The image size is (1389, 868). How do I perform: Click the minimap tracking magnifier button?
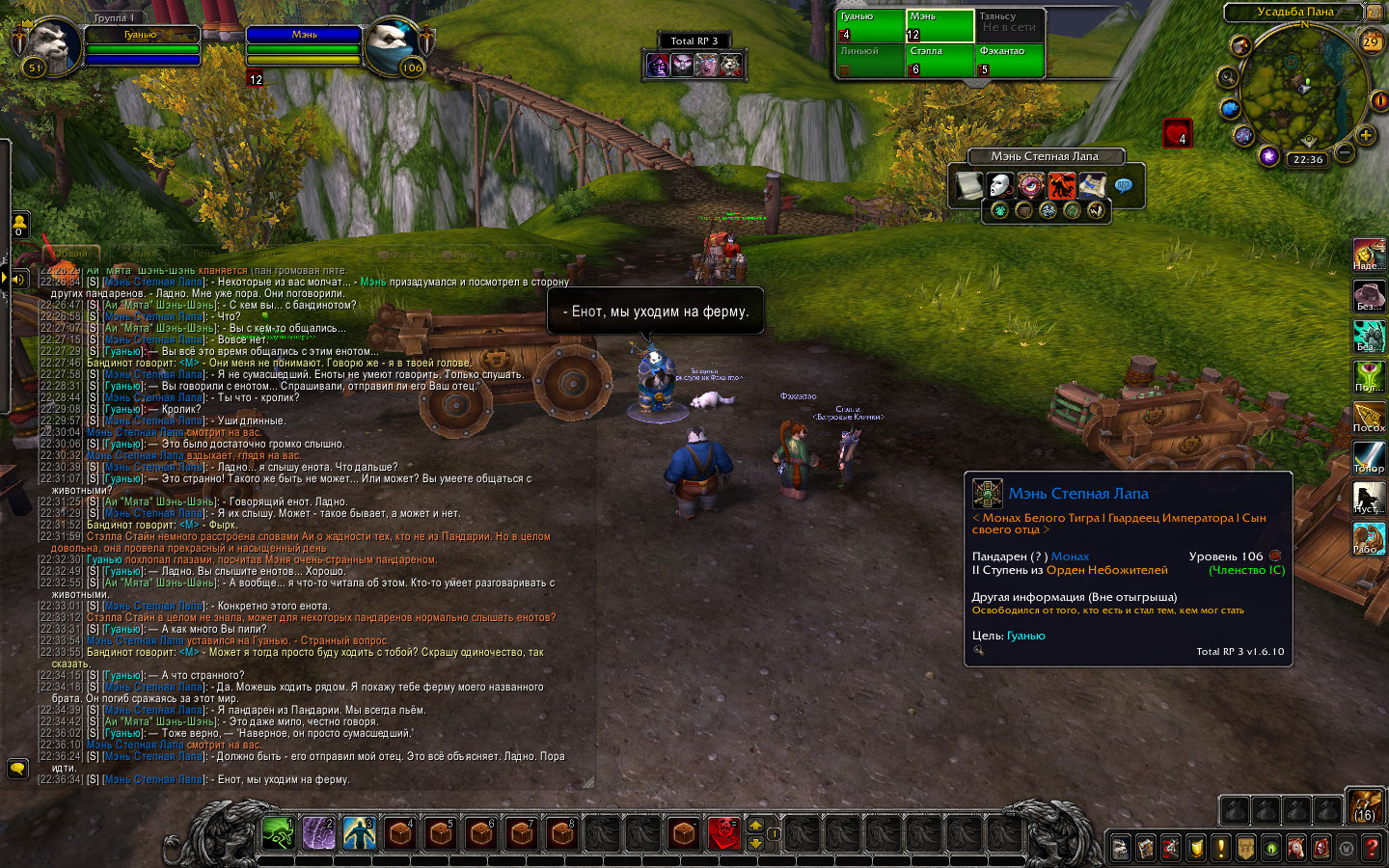[1227, 76]
